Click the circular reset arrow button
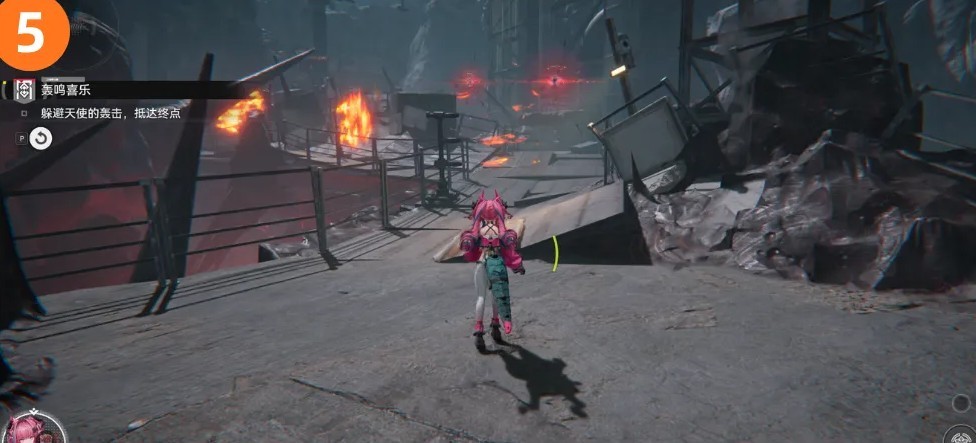The width and height of the screenshot is (976, 443). click(40, 139)
